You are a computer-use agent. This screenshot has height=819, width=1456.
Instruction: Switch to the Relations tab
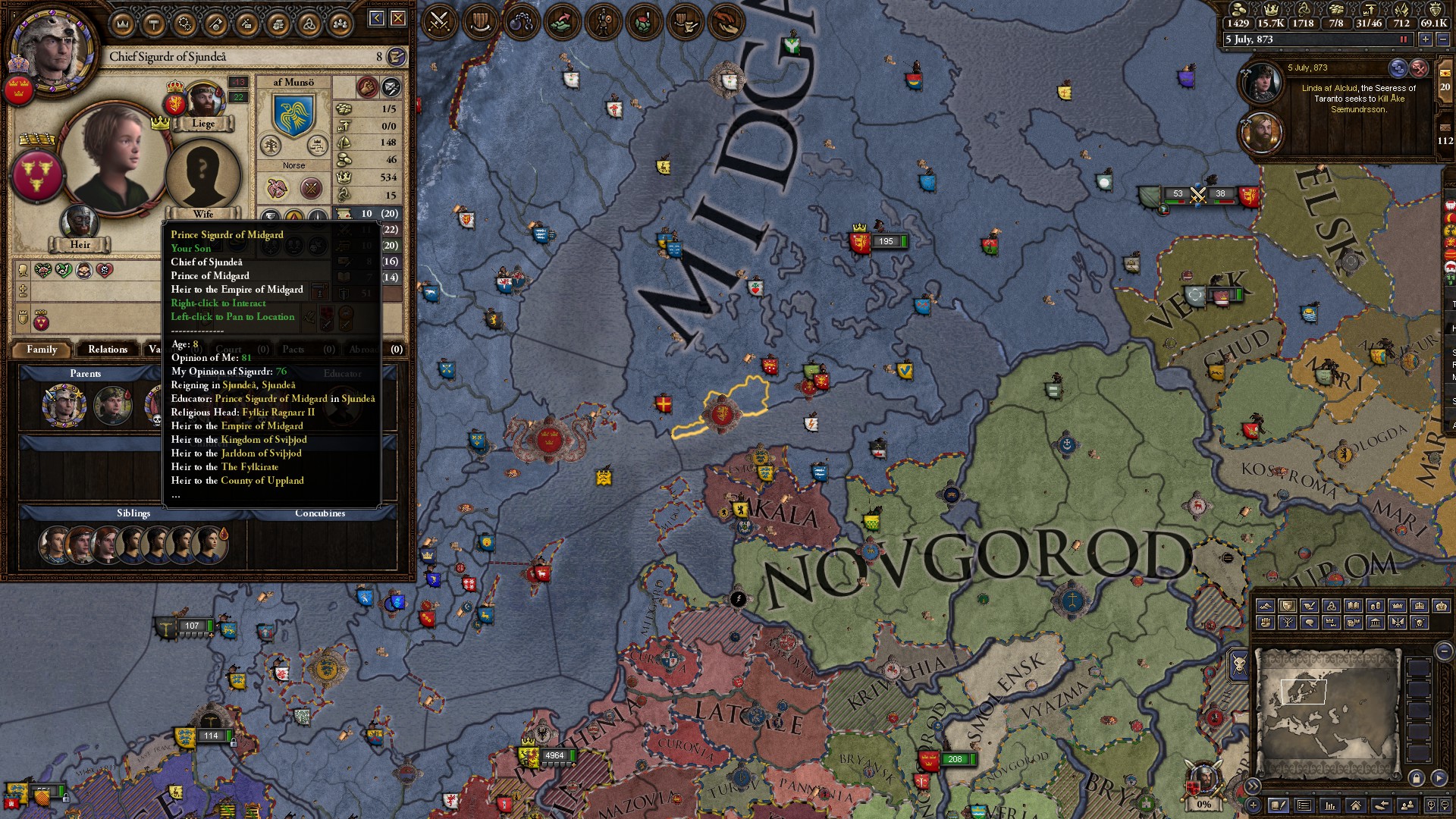point(107,350)
